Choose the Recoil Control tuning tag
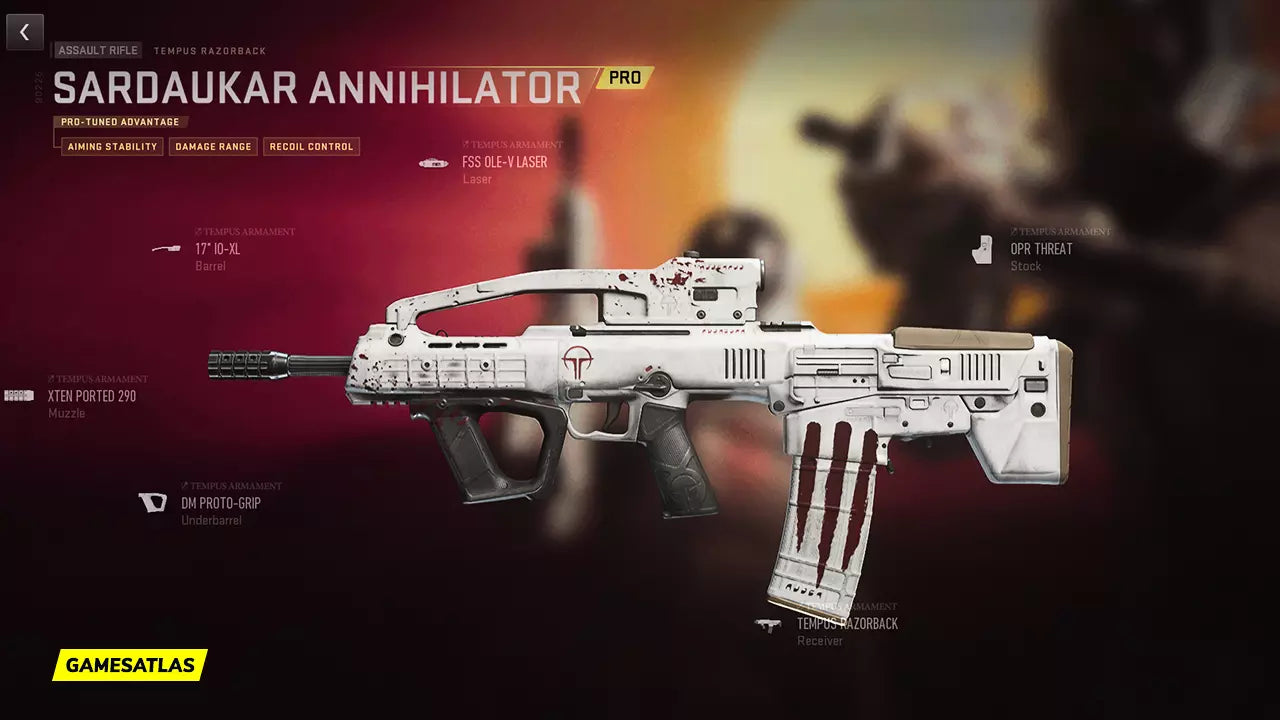1280x720 pixels. coord(311,147)
